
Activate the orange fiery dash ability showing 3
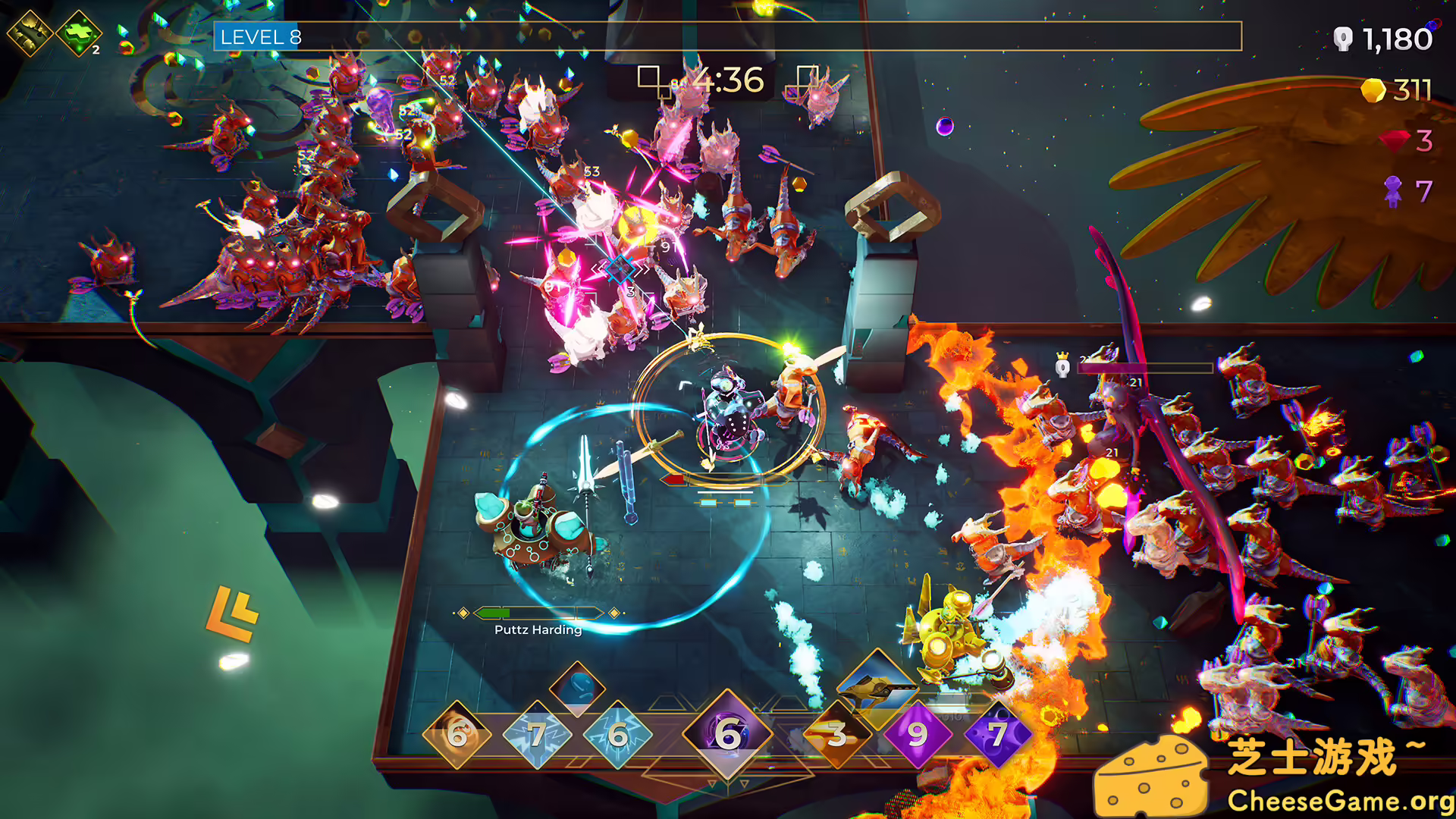837,734
